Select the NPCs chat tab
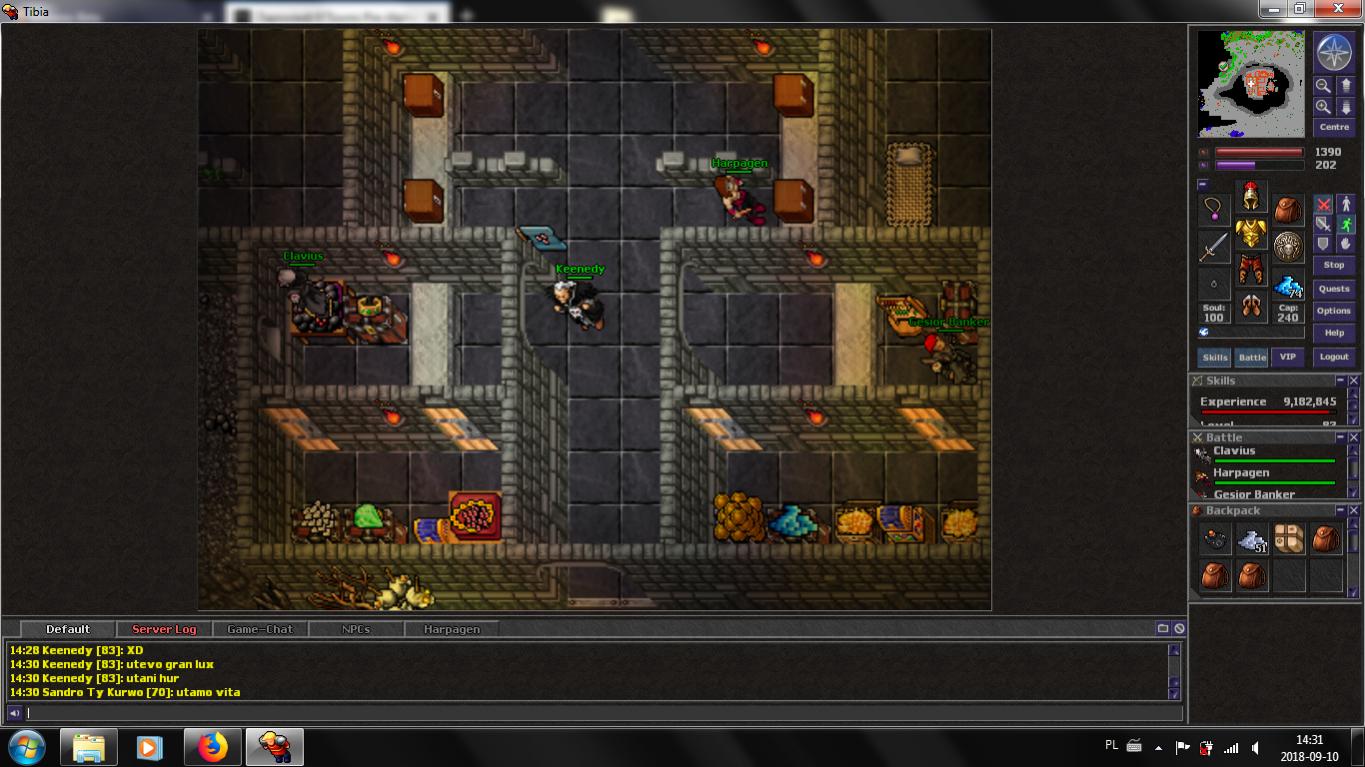This screenshot has width=1365, height=767. tap(355, 629)
